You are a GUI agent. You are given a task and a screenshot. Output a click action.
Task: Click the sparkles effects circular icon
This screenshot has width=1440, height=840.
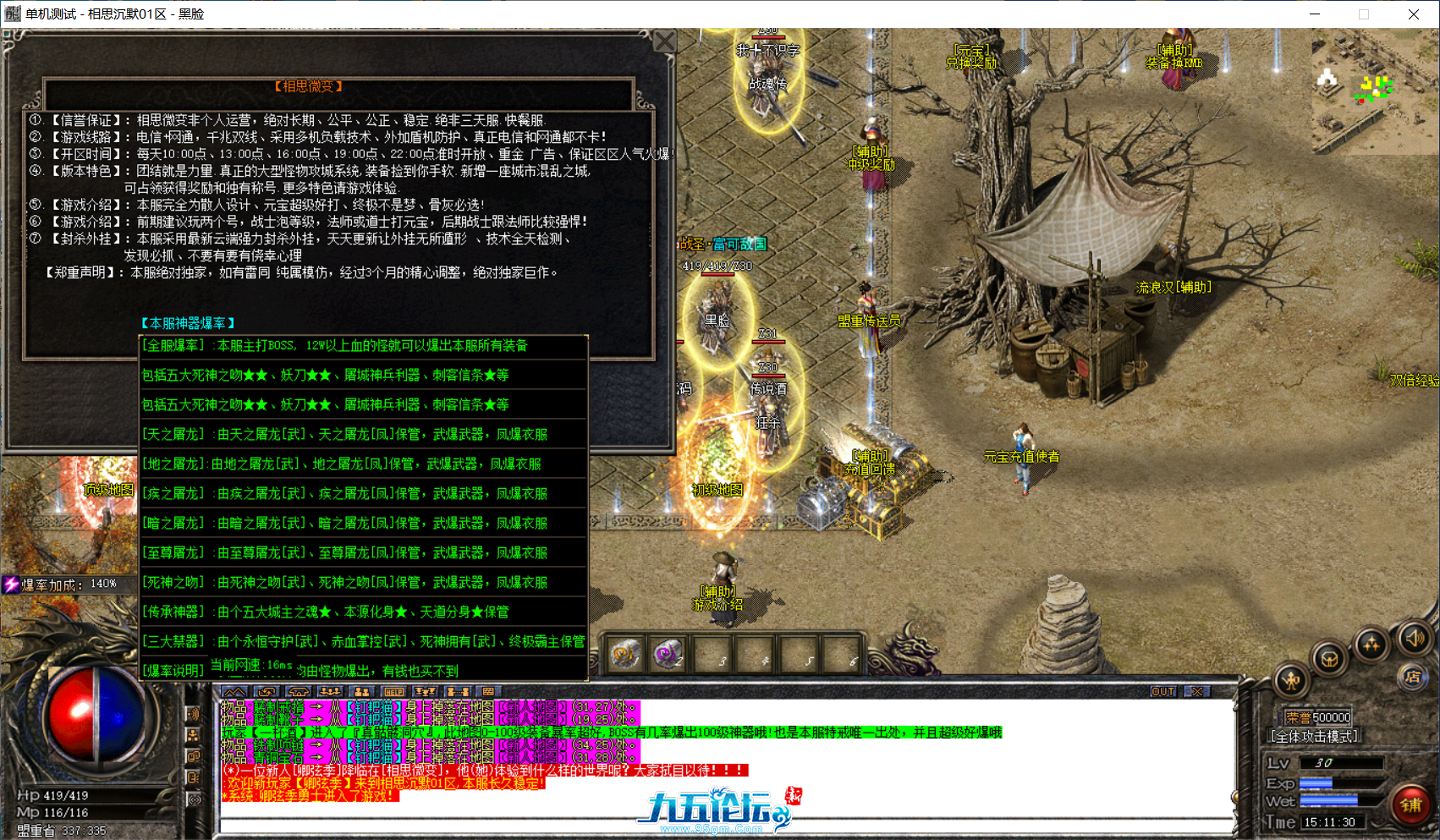tap(1372, 645)
